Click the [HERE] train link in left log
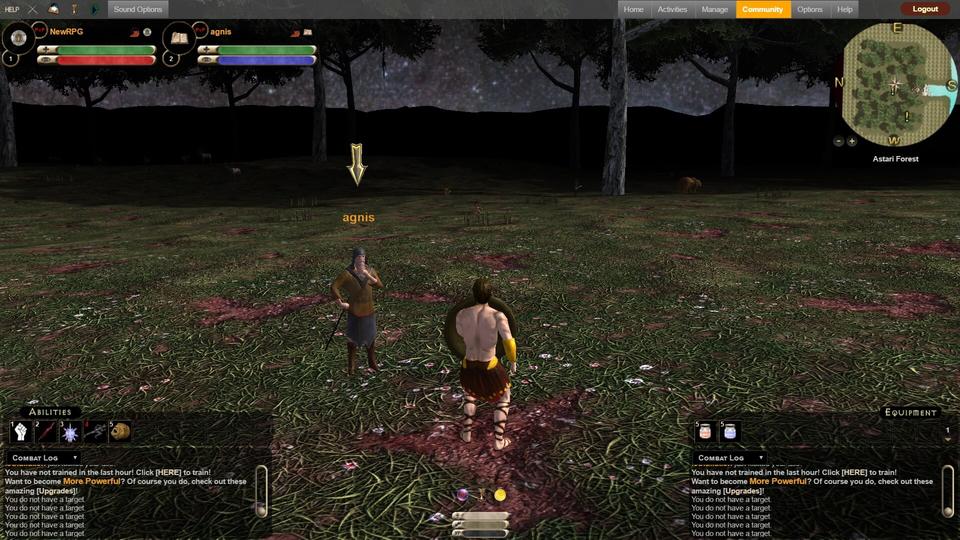 point(153,472)
